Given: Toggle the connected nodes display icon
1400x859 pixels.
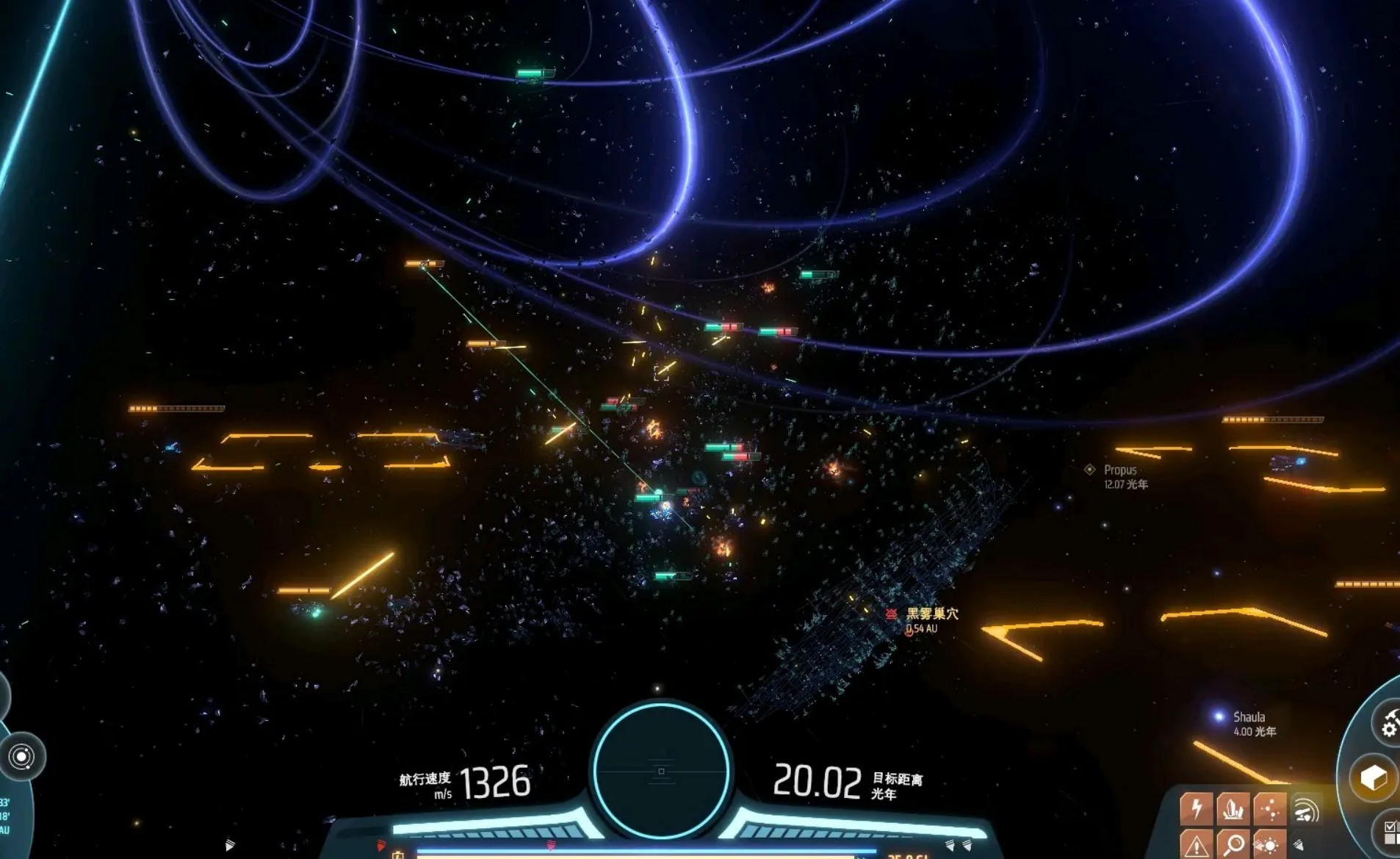Looking at the screenshot, I should click(1270, 808).
